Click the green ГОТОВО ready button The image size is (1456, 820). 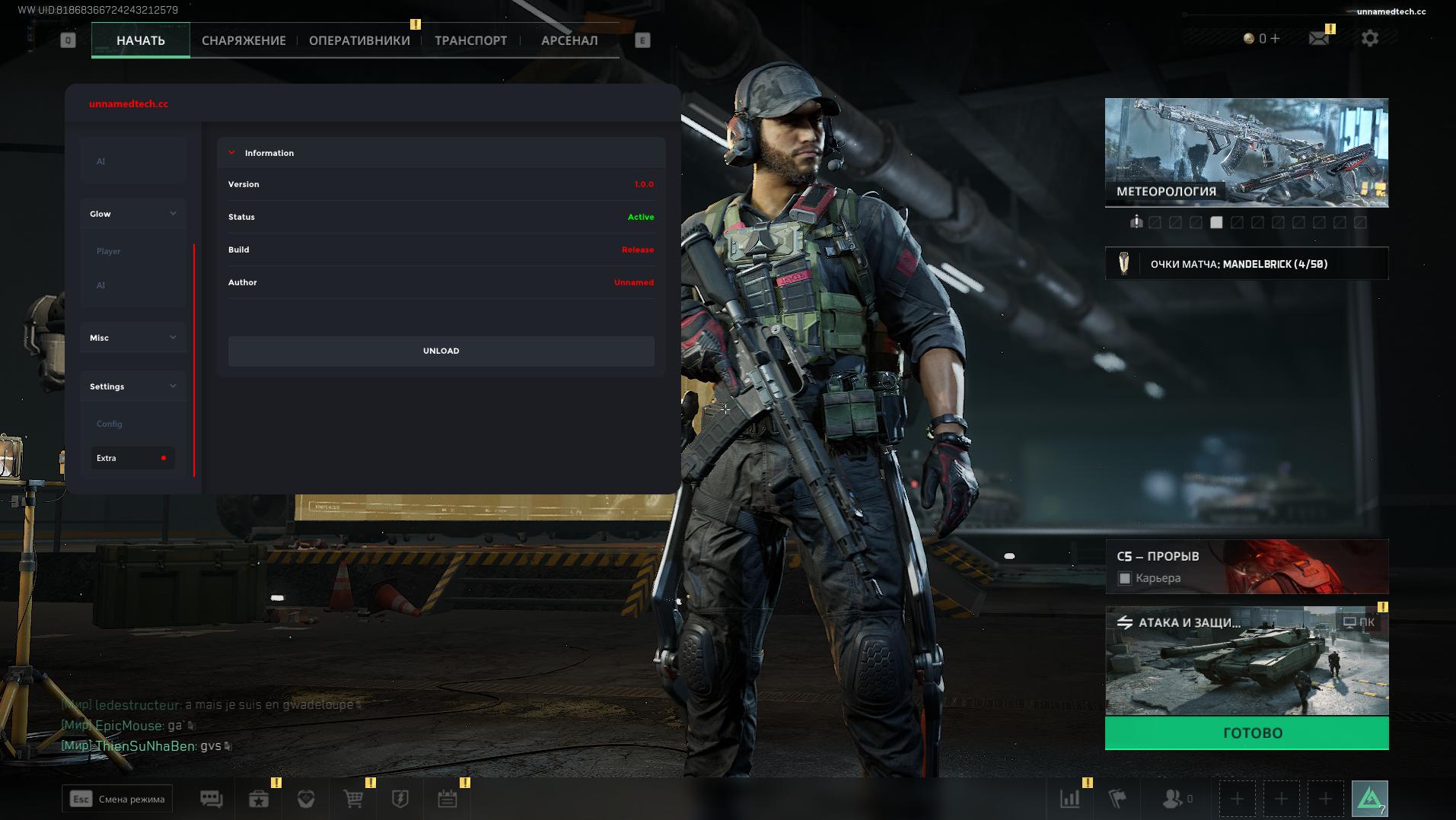point(1247,733)
